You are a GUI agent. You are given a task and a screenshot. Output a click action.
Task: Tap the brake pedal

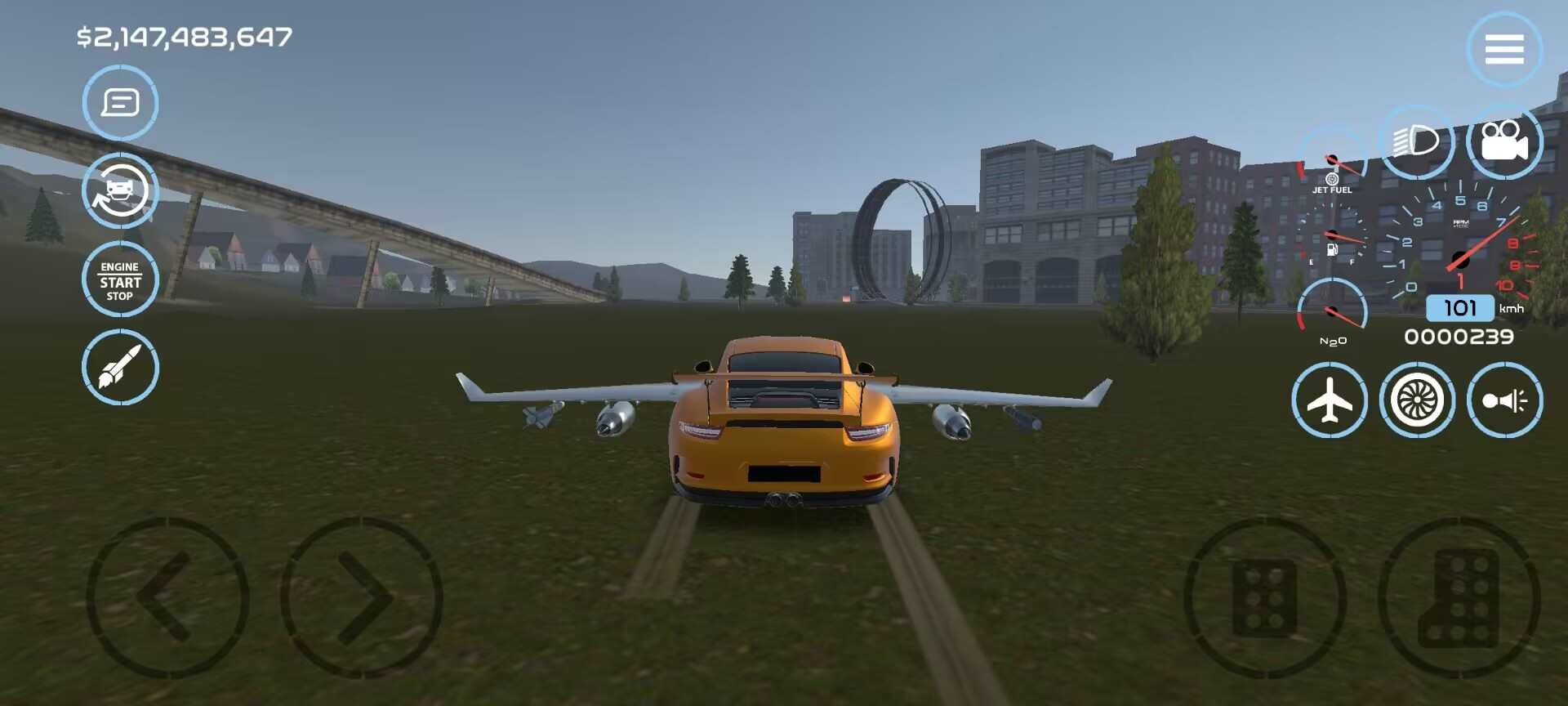point(1264,599)
